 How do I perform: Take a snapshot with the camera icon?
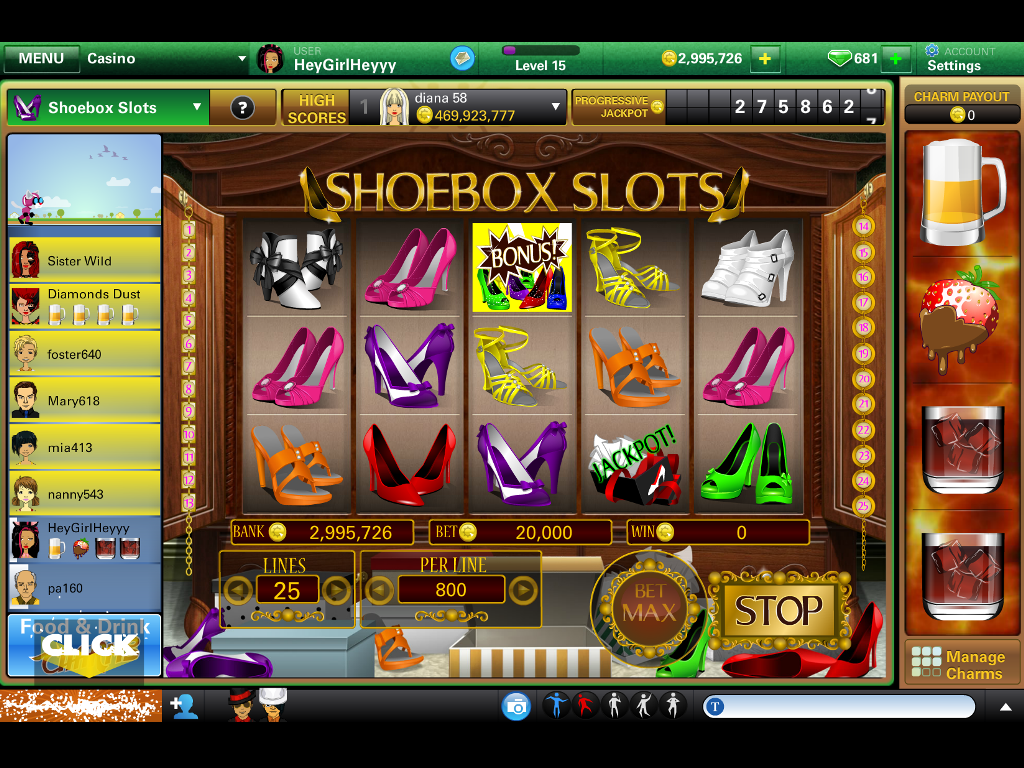click(516, 707)
